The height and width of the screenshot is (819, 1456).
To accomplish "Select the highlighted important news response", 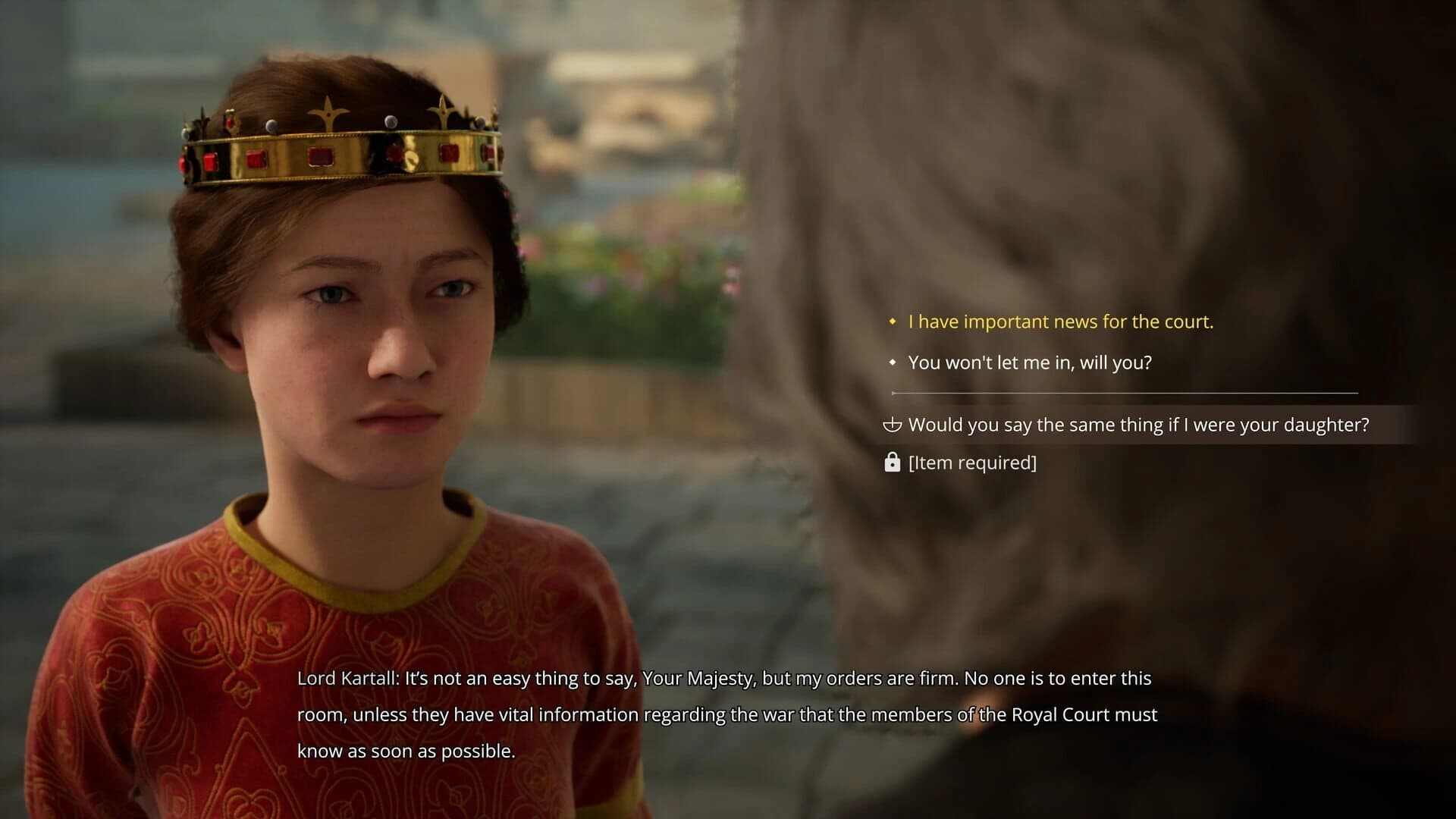I will 1062,322.
